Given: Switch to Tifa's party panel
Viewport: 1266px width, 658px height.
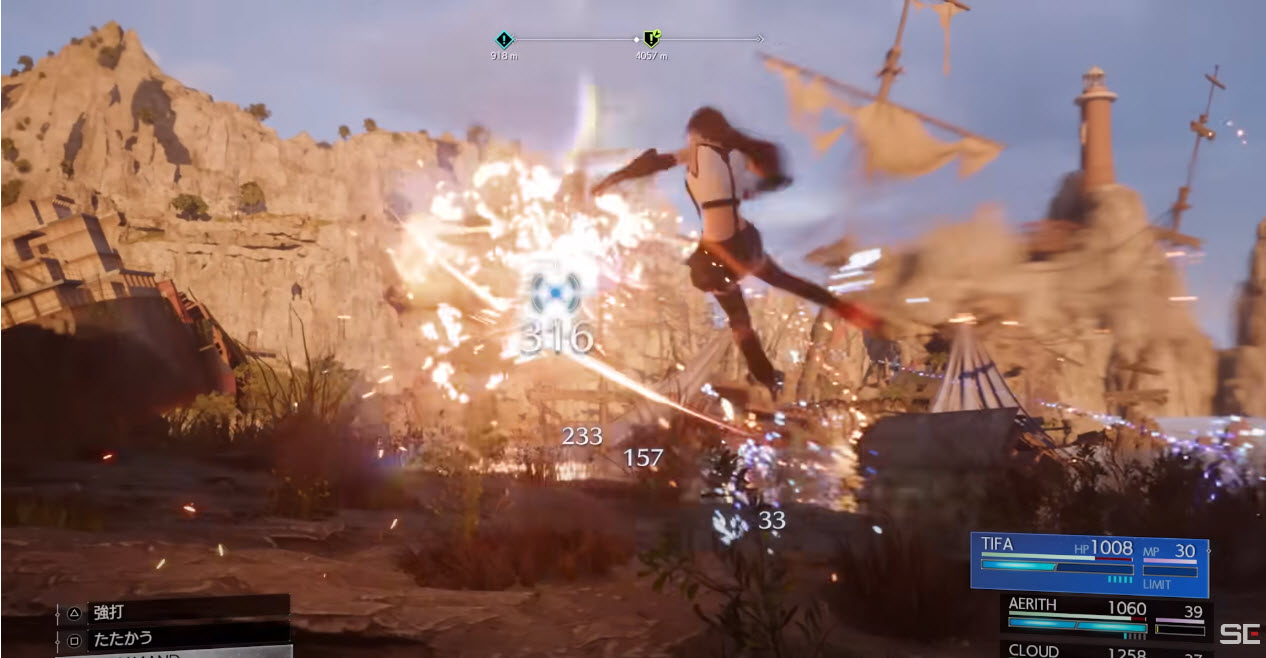Looking at the screenshot, I should pos(1088,564).
